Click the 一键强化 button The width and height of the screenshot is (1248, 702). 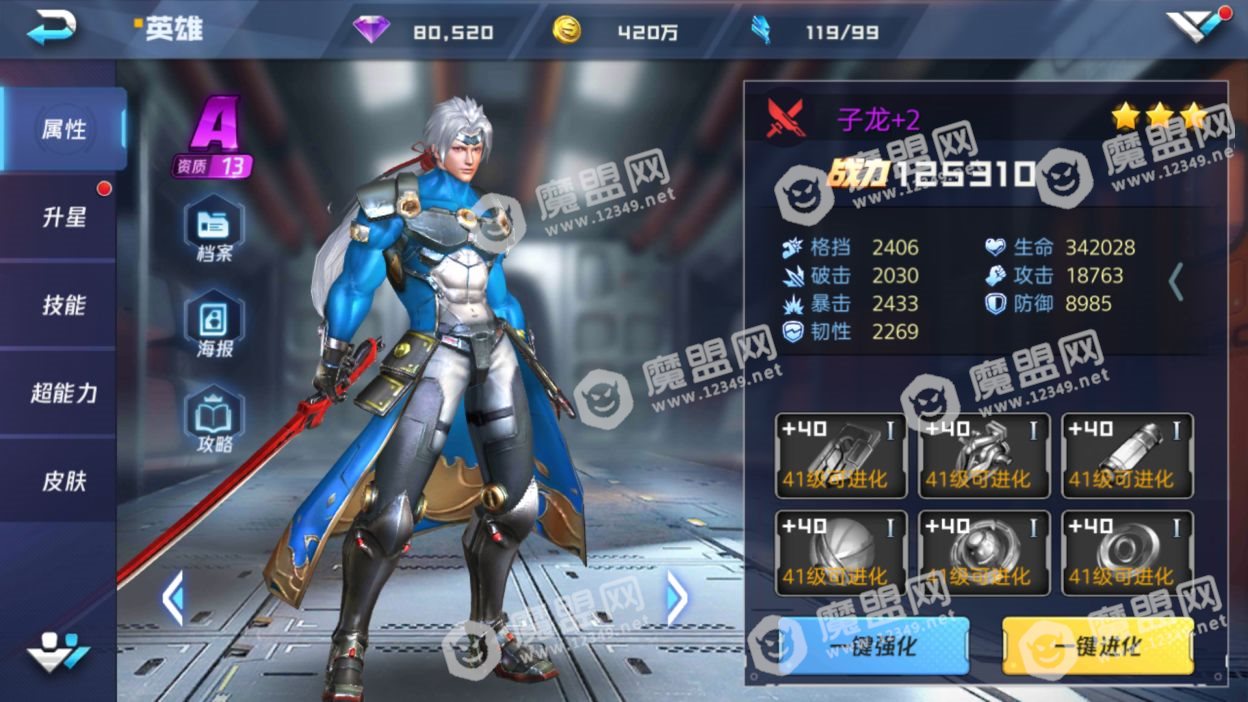pyautogui.click(x=873, y=645)
